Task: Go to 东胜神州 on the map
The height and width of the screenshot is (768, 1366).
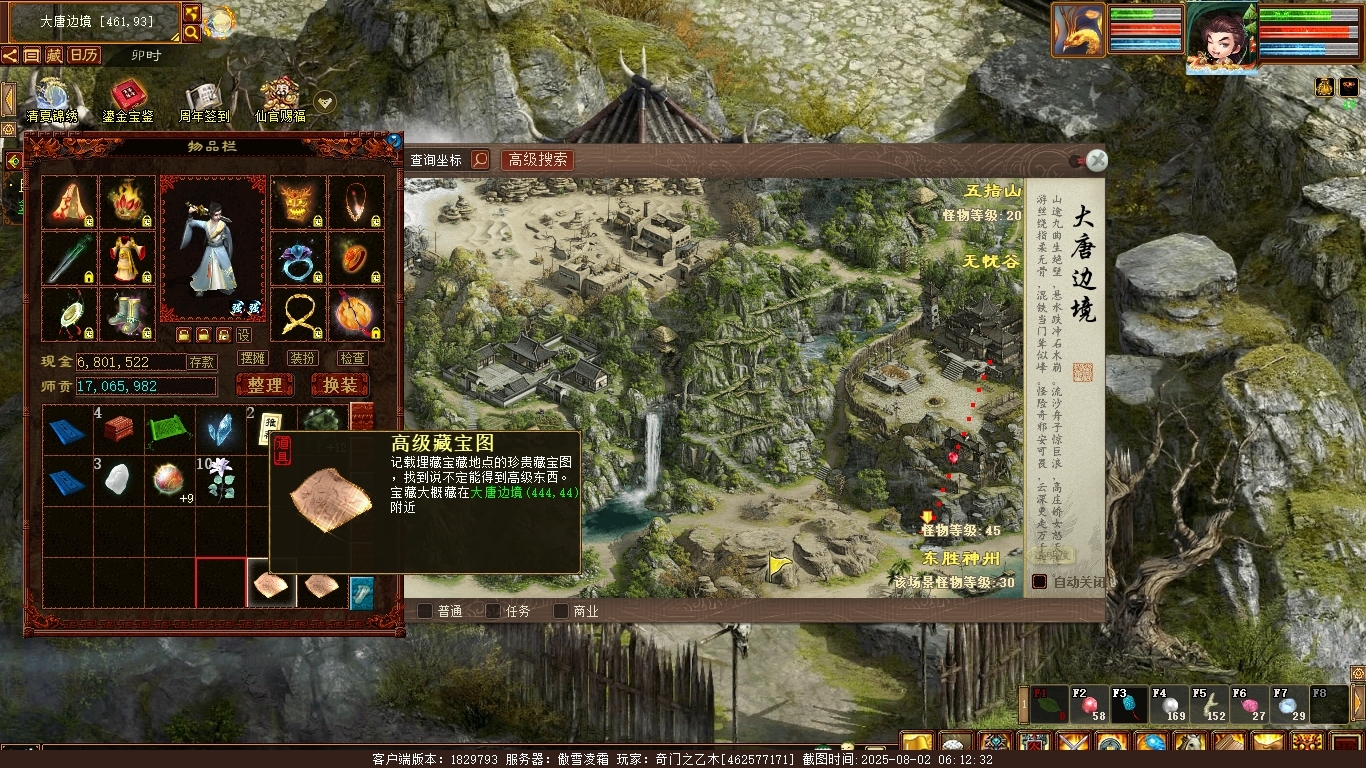Action: pos(961,558)
